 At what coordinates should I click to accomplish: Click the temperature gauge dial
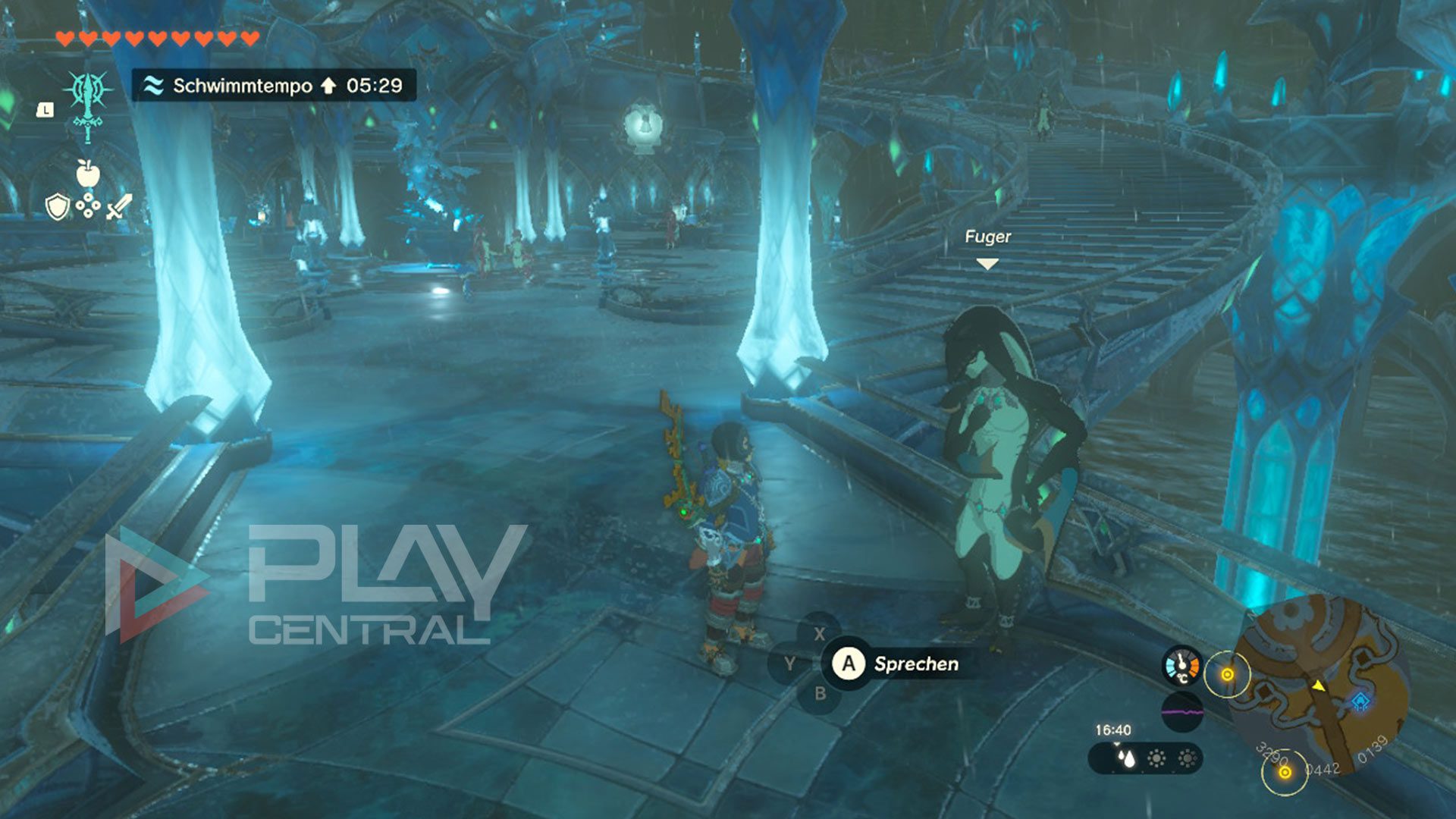[x=1181, y=667]
